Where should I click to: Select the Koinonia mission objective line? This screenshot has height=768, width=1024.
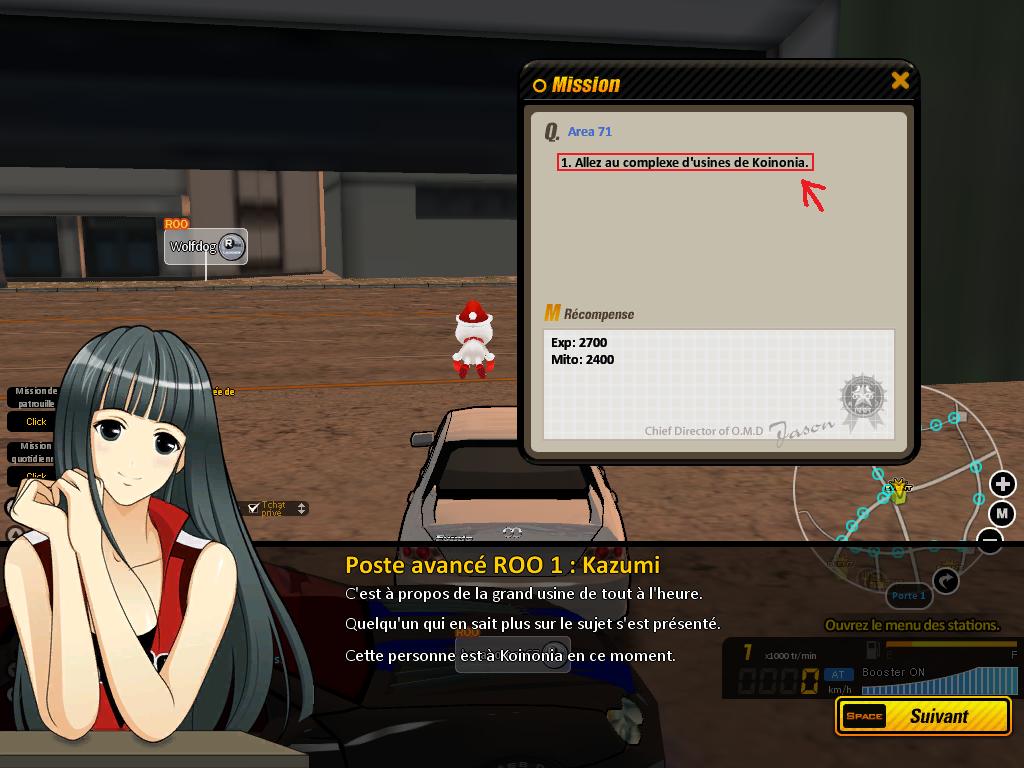point(684,162)
